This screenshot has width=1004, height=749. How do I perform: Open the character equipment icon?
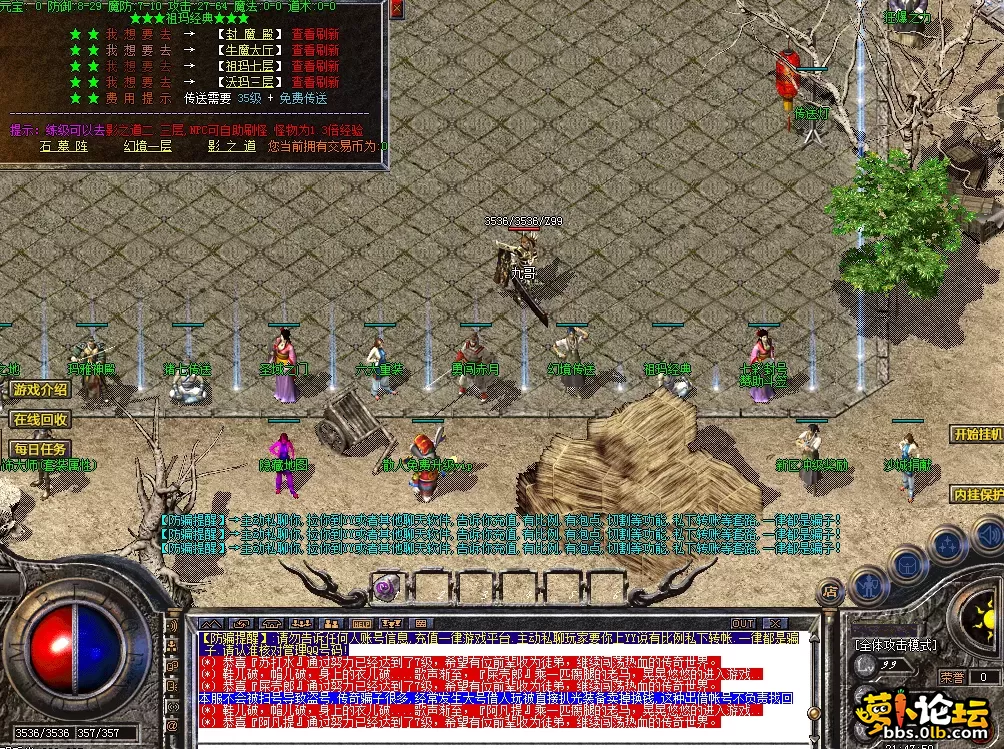coord(868,583)
